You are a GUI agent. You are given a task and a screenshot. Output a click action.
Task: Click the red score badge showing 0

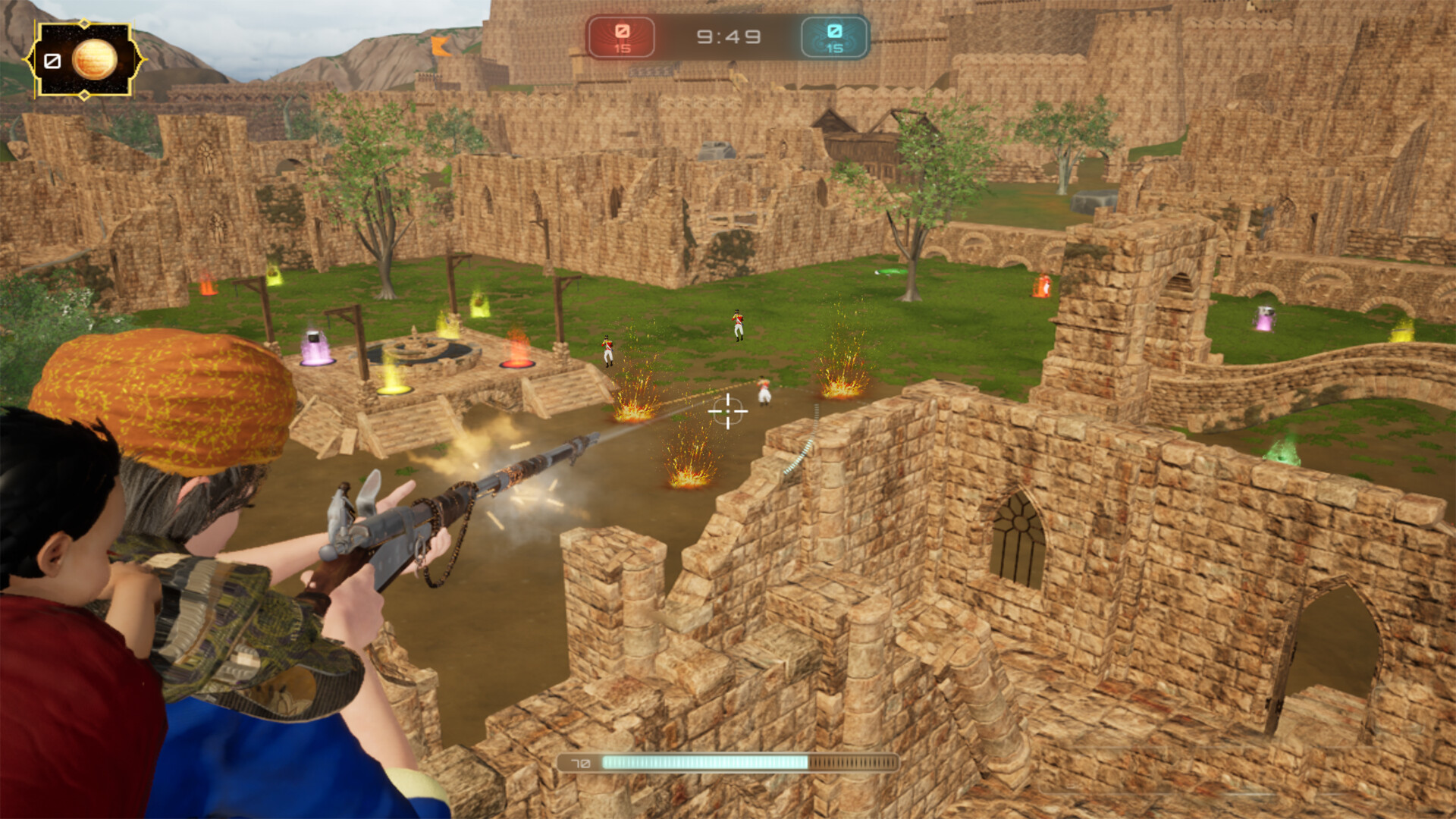point(622,33)
